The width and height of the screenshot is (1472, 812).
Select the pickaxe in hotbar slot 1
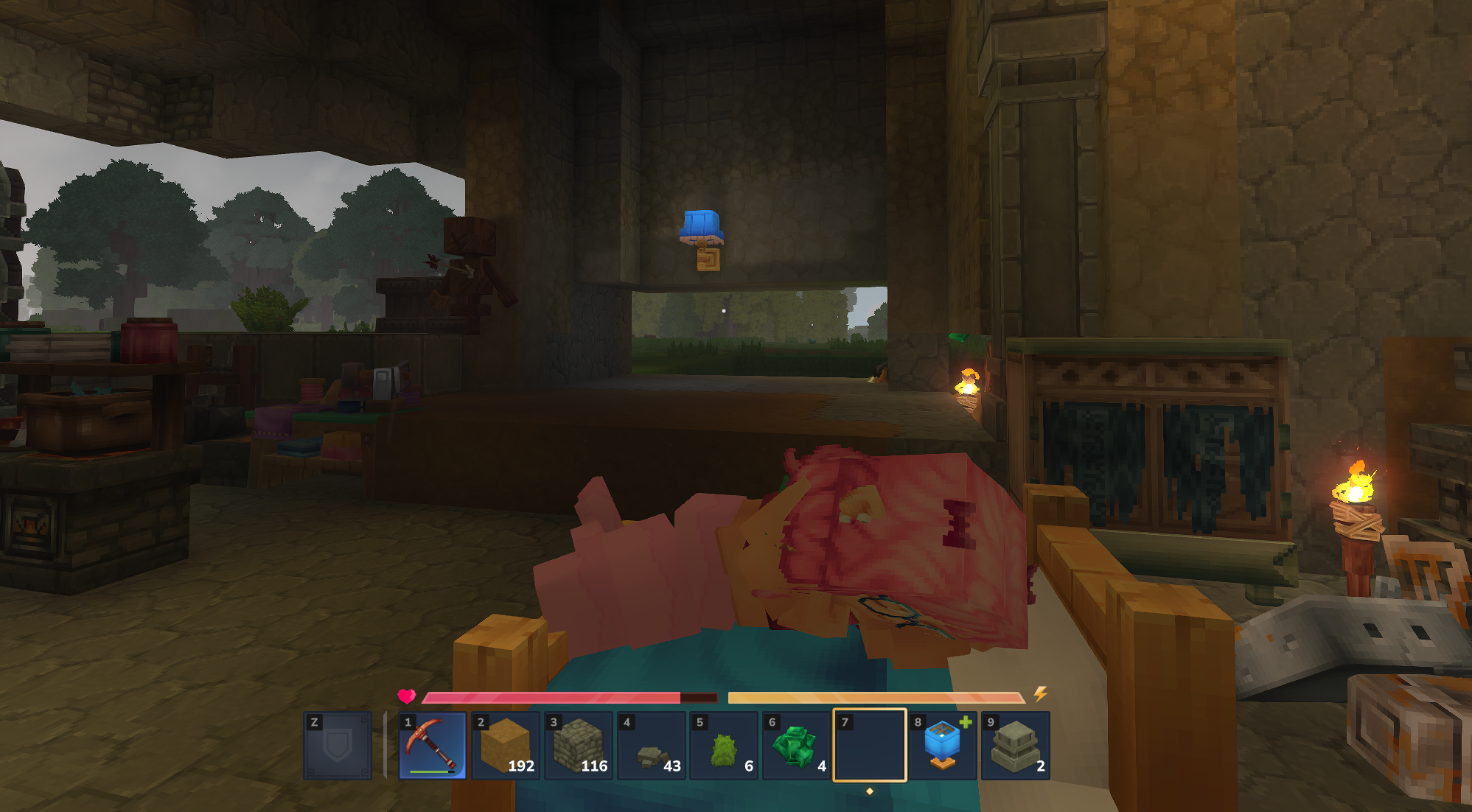[x=430, y=744]
